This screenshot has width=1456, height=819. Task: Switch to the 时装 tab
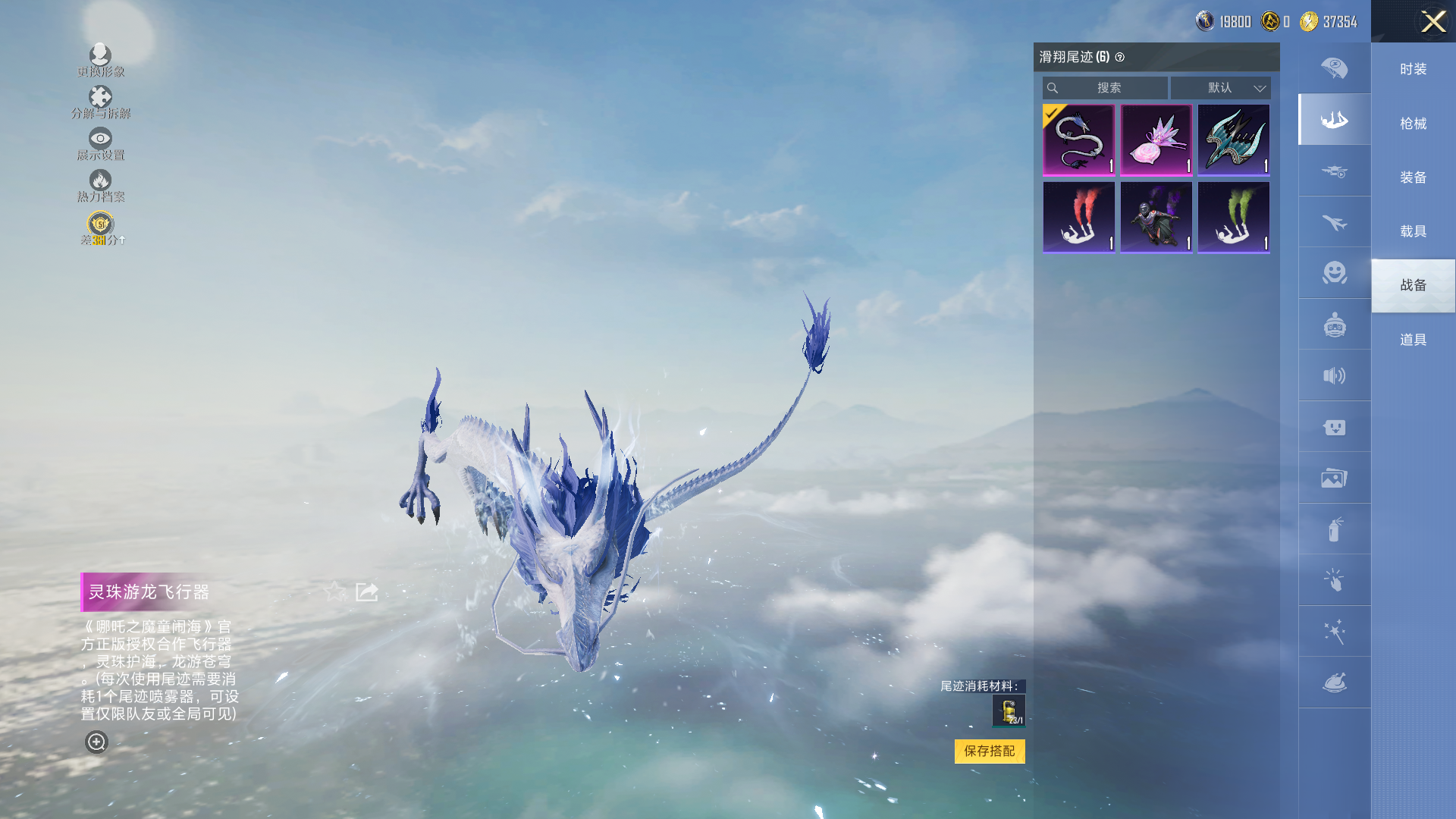[x=1413, y=69]
